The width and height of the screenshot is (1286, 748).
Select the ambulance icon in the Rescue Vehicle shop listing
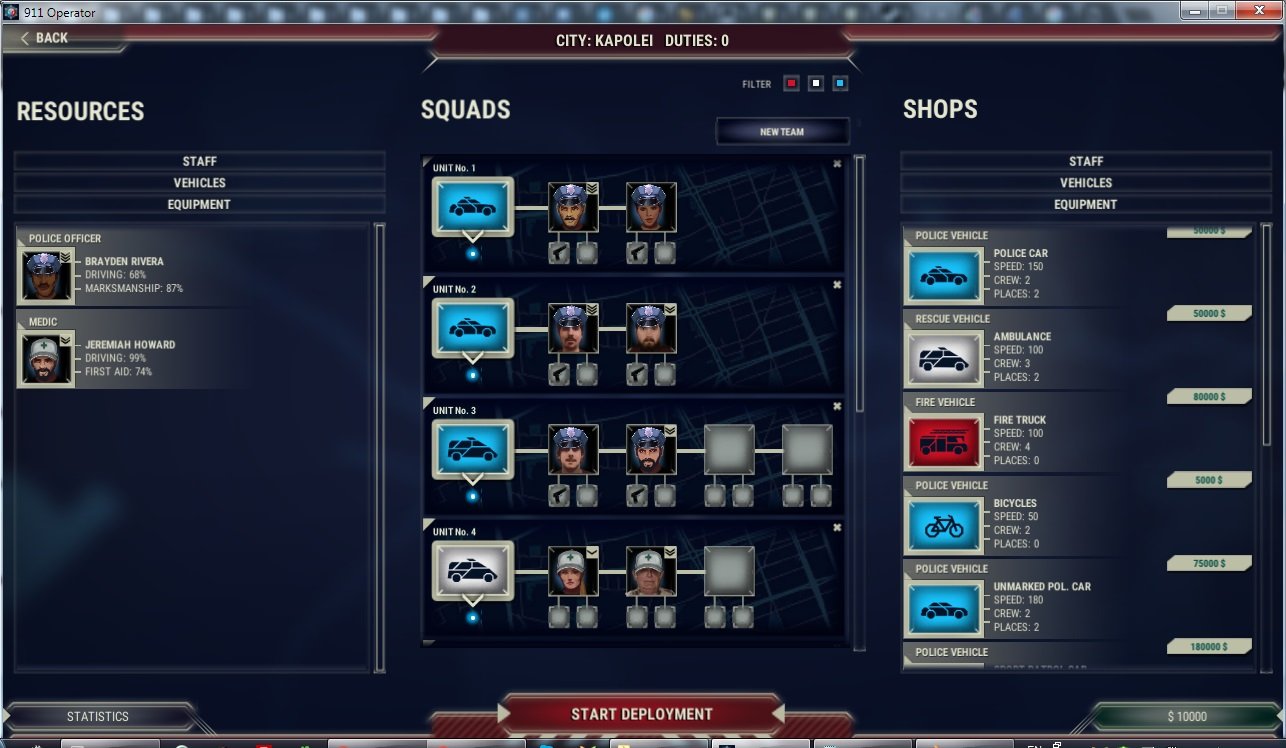944,357
